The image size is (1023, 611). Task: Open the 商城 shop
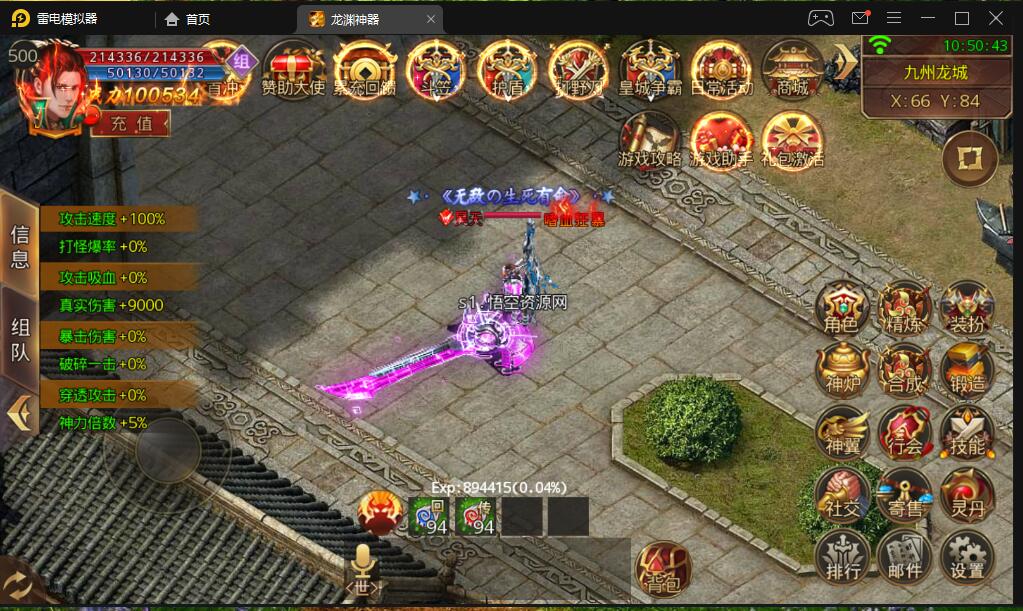click(792, 69)
